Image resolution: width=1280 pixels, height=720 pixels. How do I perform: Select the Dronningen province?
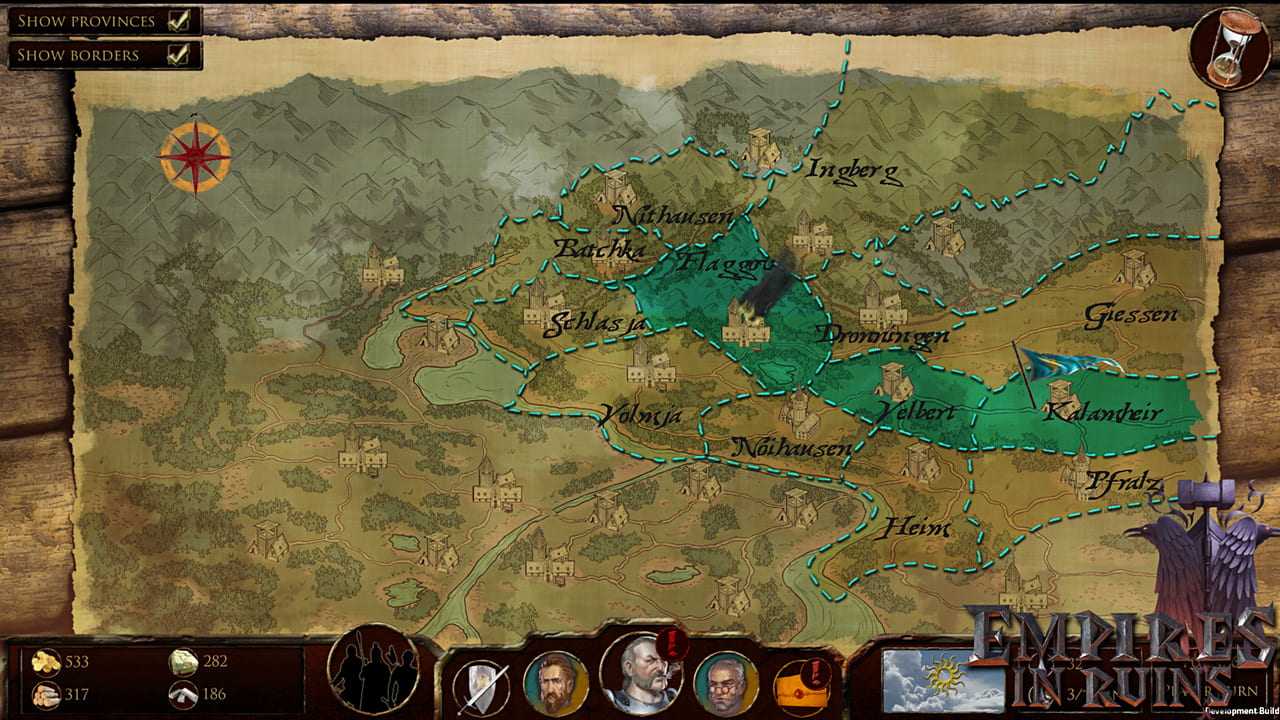point(882,335)
